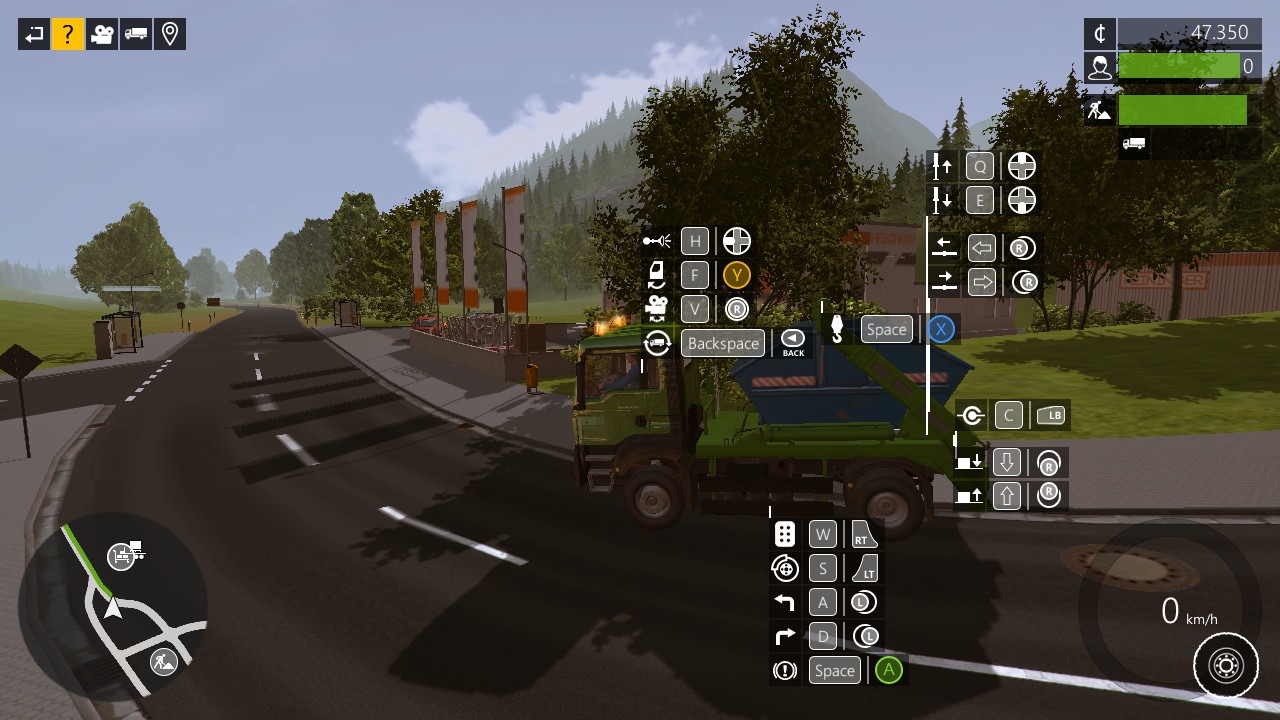The image size is (1280, 720).
Task: Select the construction worker status icon
Action: point(1100,110)
